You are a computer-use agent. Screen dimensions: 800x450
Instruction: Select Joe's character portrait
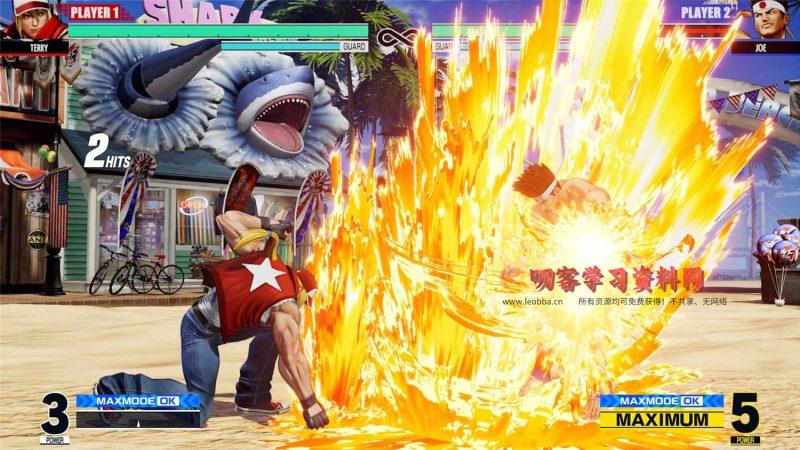(x=766, y=20)
